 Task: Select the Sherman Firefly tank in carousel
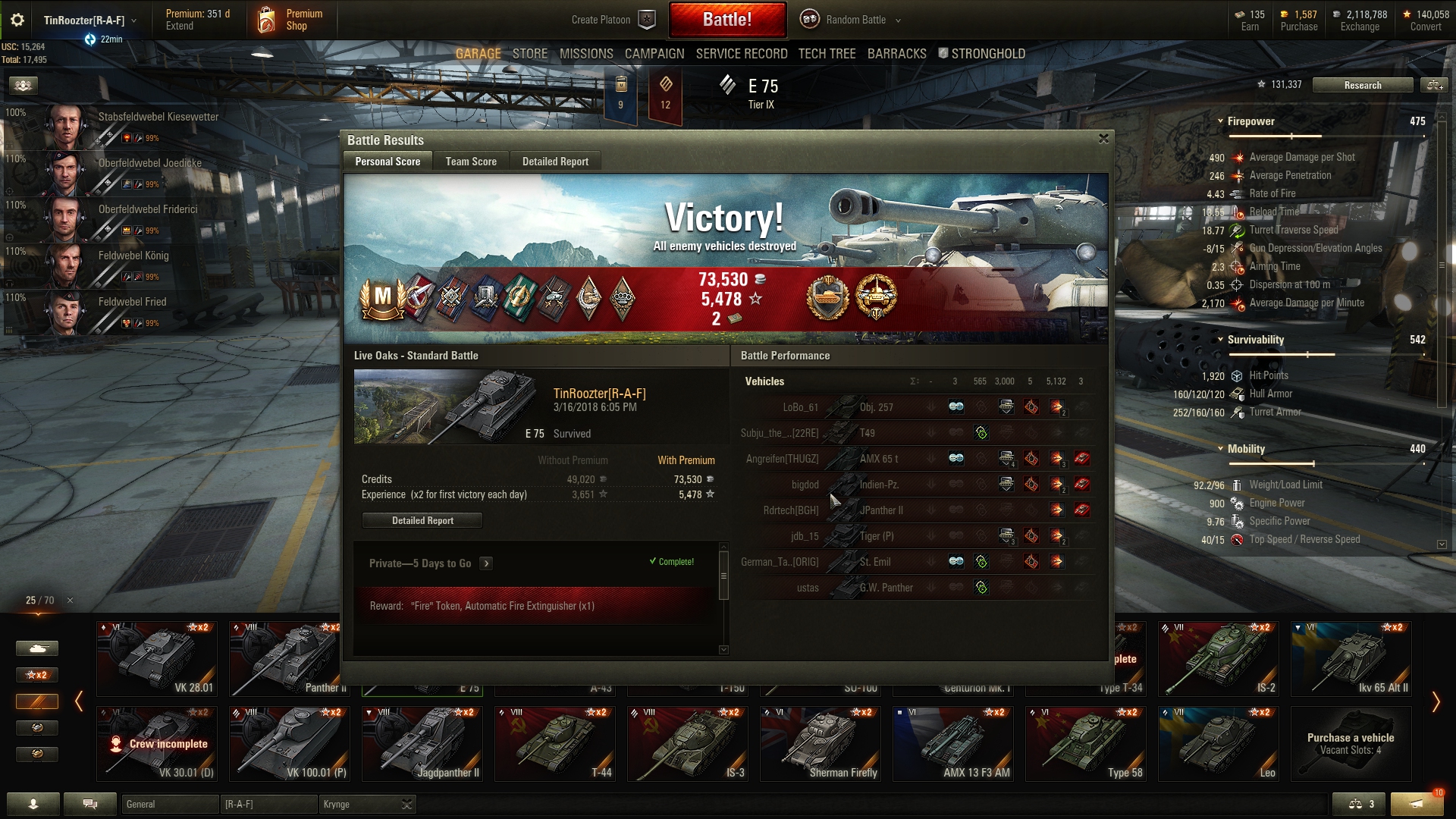[821, 743]
